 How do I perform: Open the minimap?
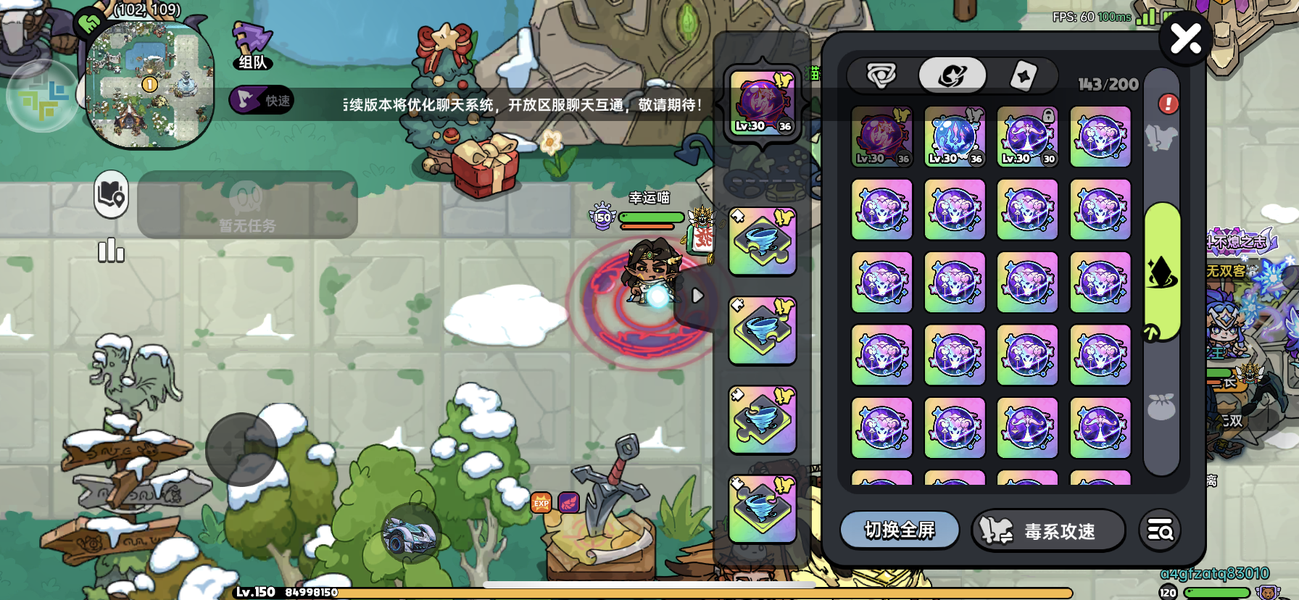pyautogui.click(x=150, y=84)
